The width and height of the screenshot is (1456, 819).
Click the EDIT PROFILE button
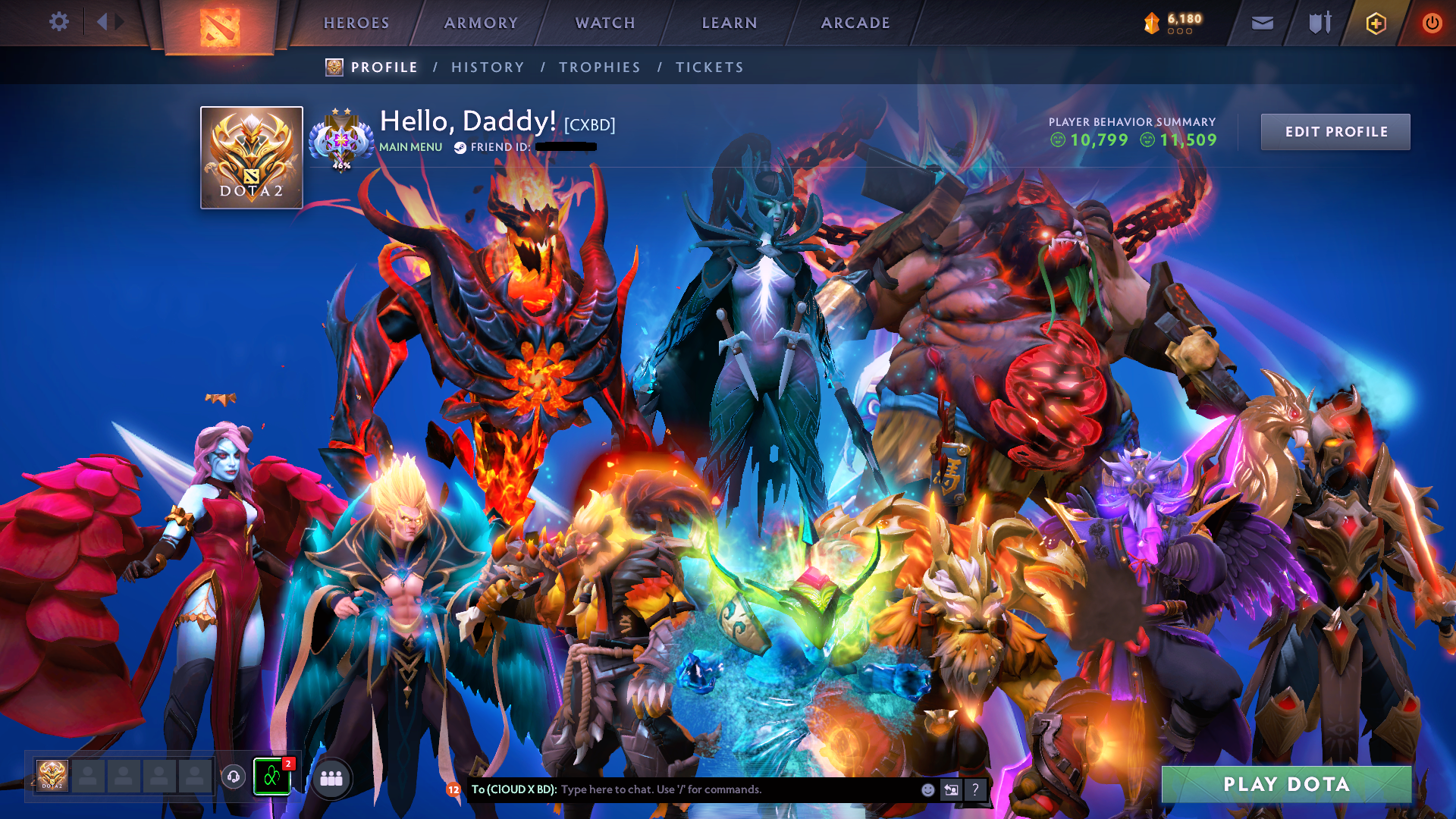click(1335, 131)
